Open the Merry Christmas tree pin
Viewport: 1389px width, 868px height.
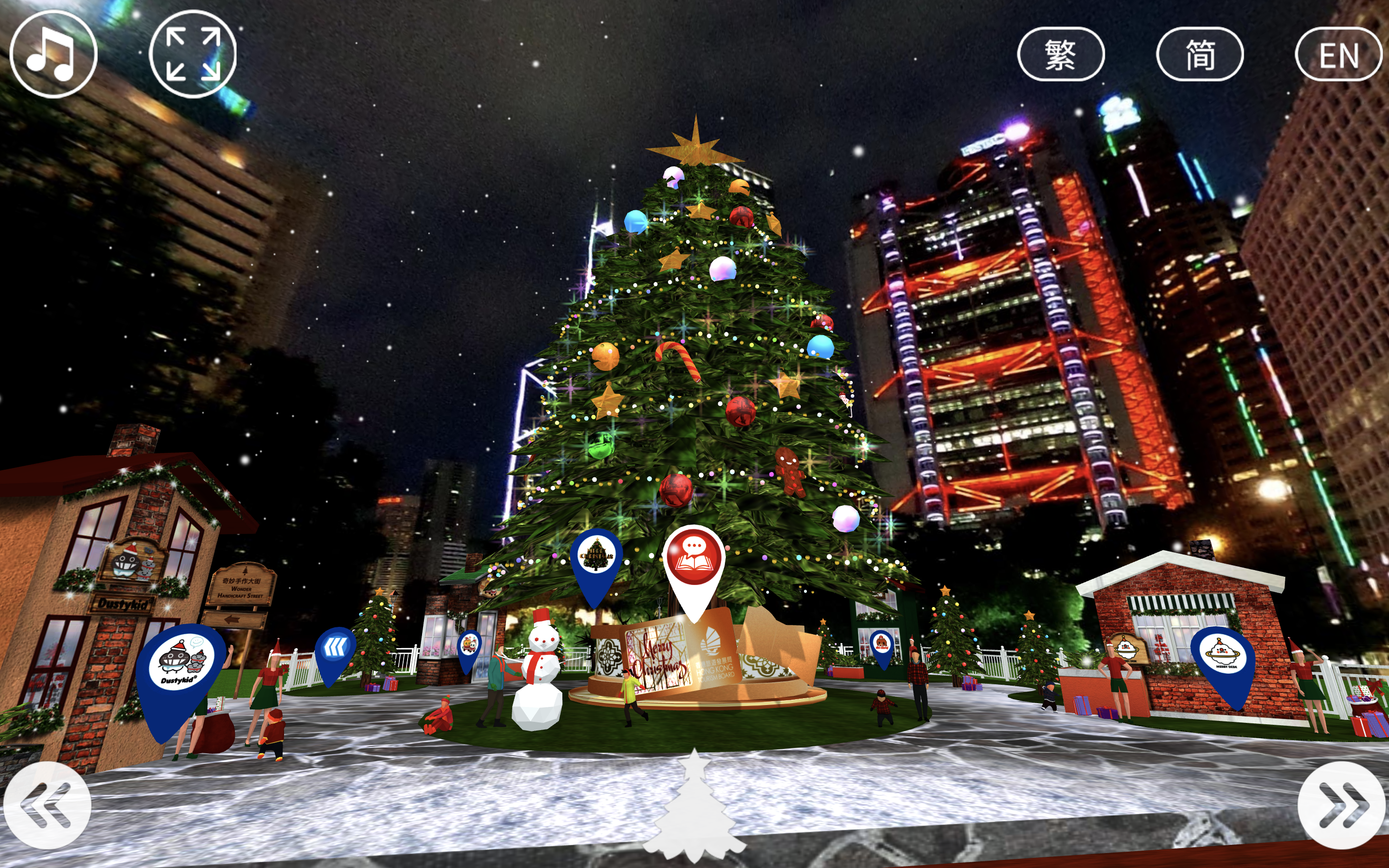tap(596, 557)
